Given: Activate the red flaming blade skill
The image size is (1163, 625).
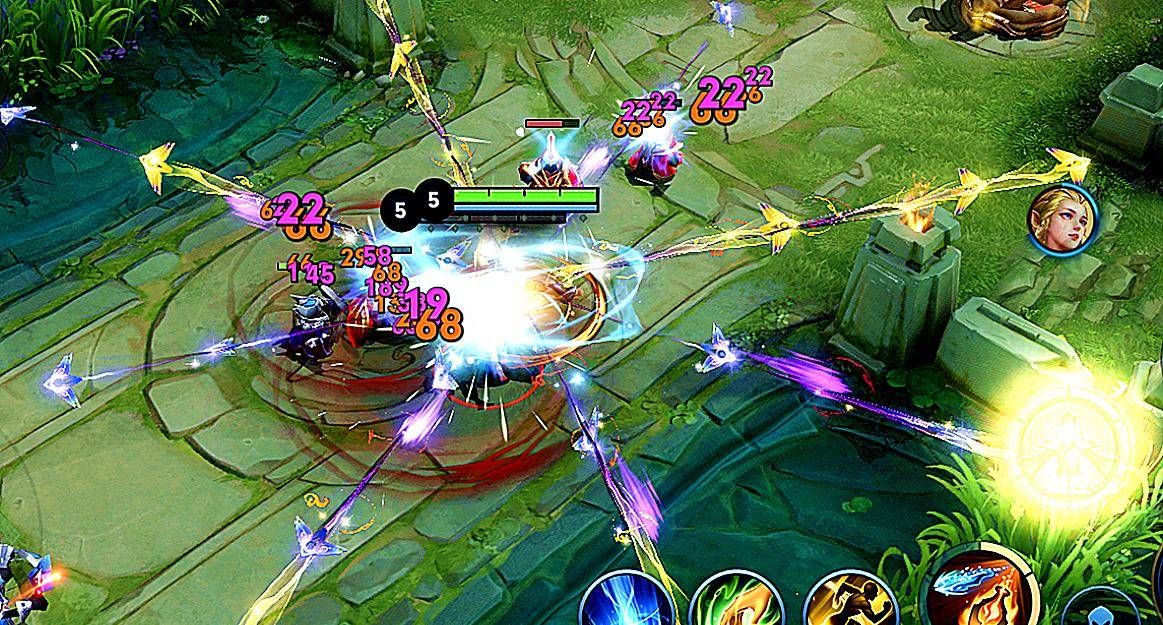Looking at the screenshot, I should pos(977,592).
